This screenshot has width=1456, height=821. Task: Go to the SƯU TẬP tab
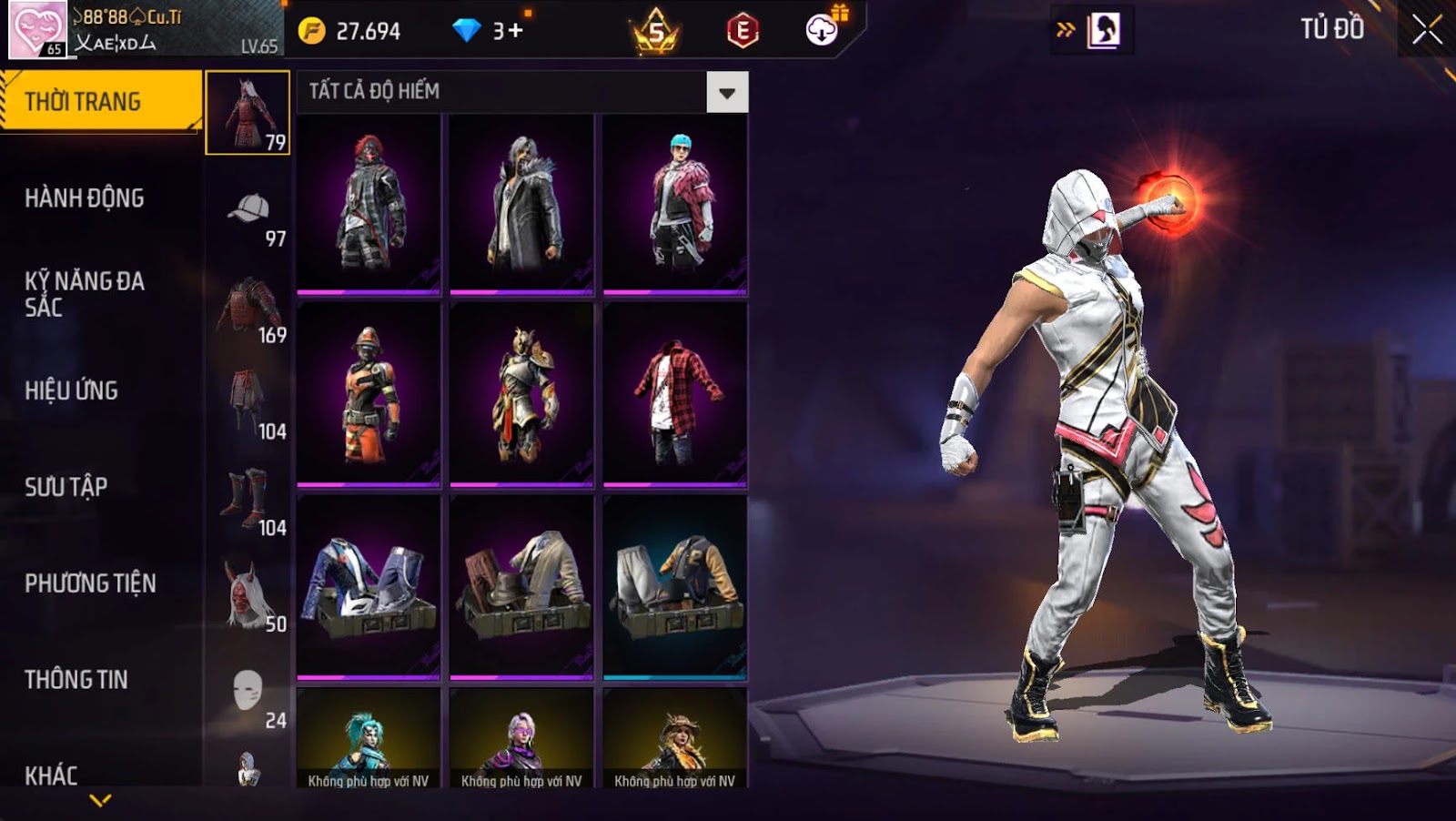coord(66,487)
